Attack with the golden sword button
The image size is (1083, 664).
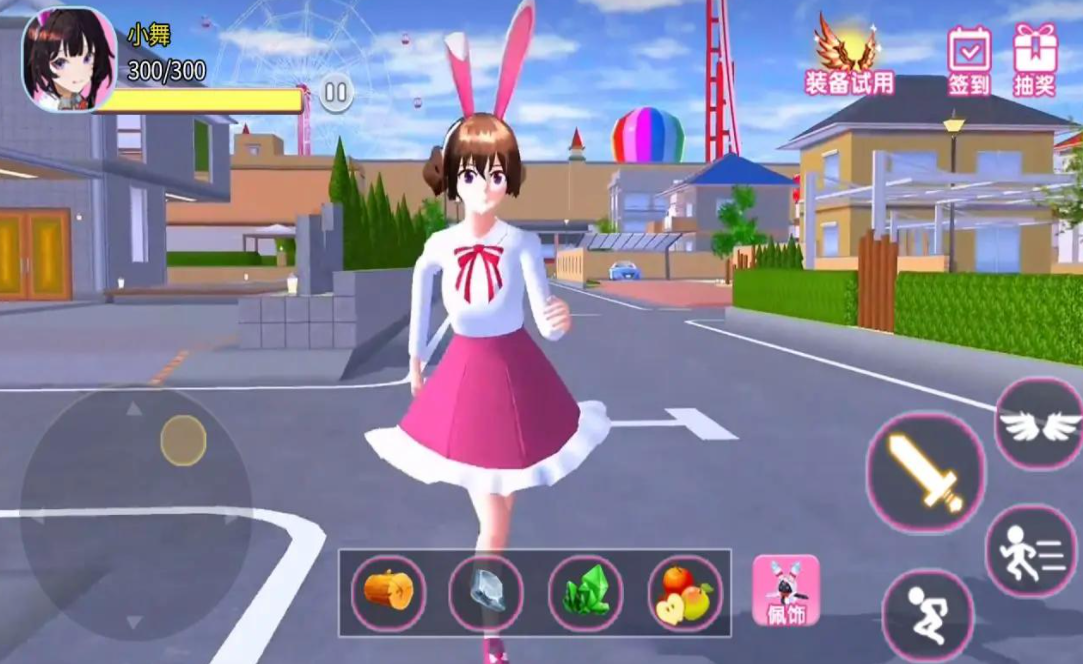[x=925, y=472]
